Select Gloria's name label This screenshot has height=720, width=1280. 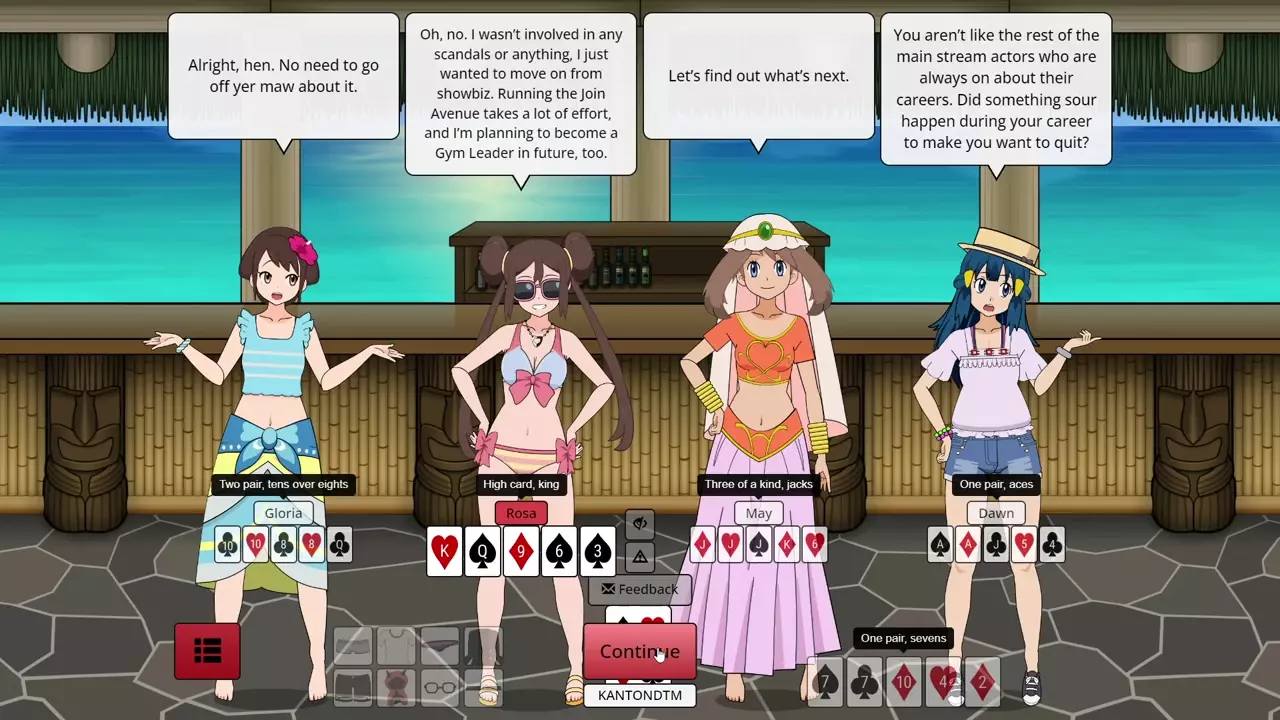283,513
